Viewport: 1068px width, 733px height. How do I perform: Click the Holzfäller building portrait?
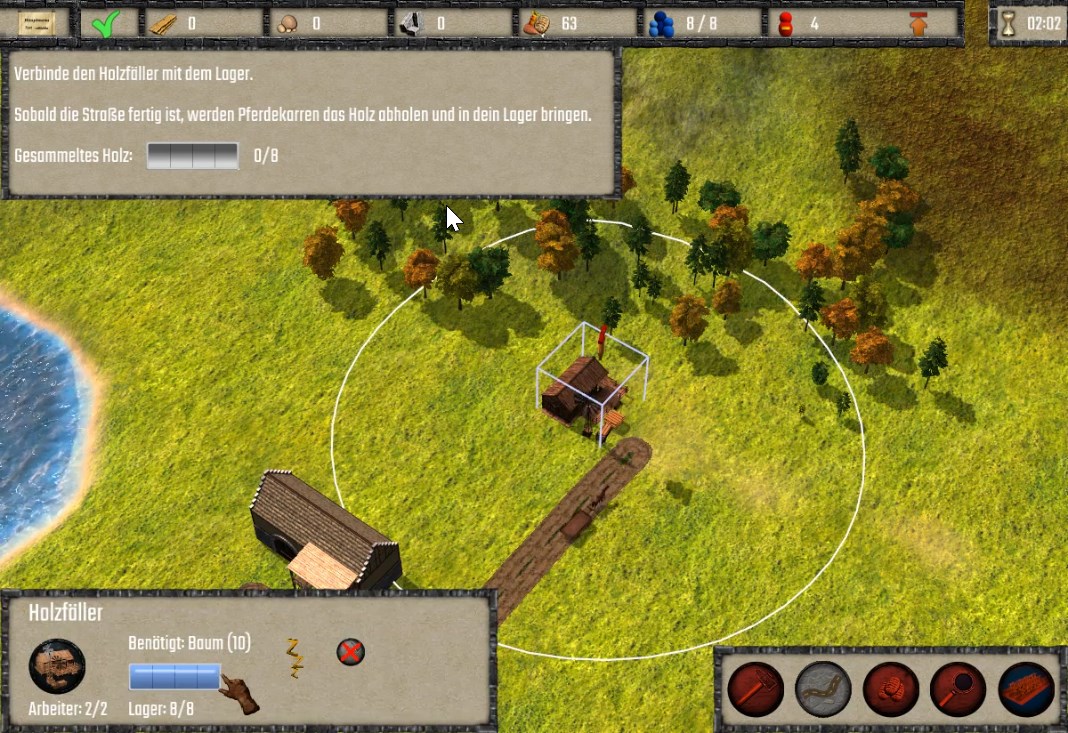pyautogui.click(x=57, y=666)
